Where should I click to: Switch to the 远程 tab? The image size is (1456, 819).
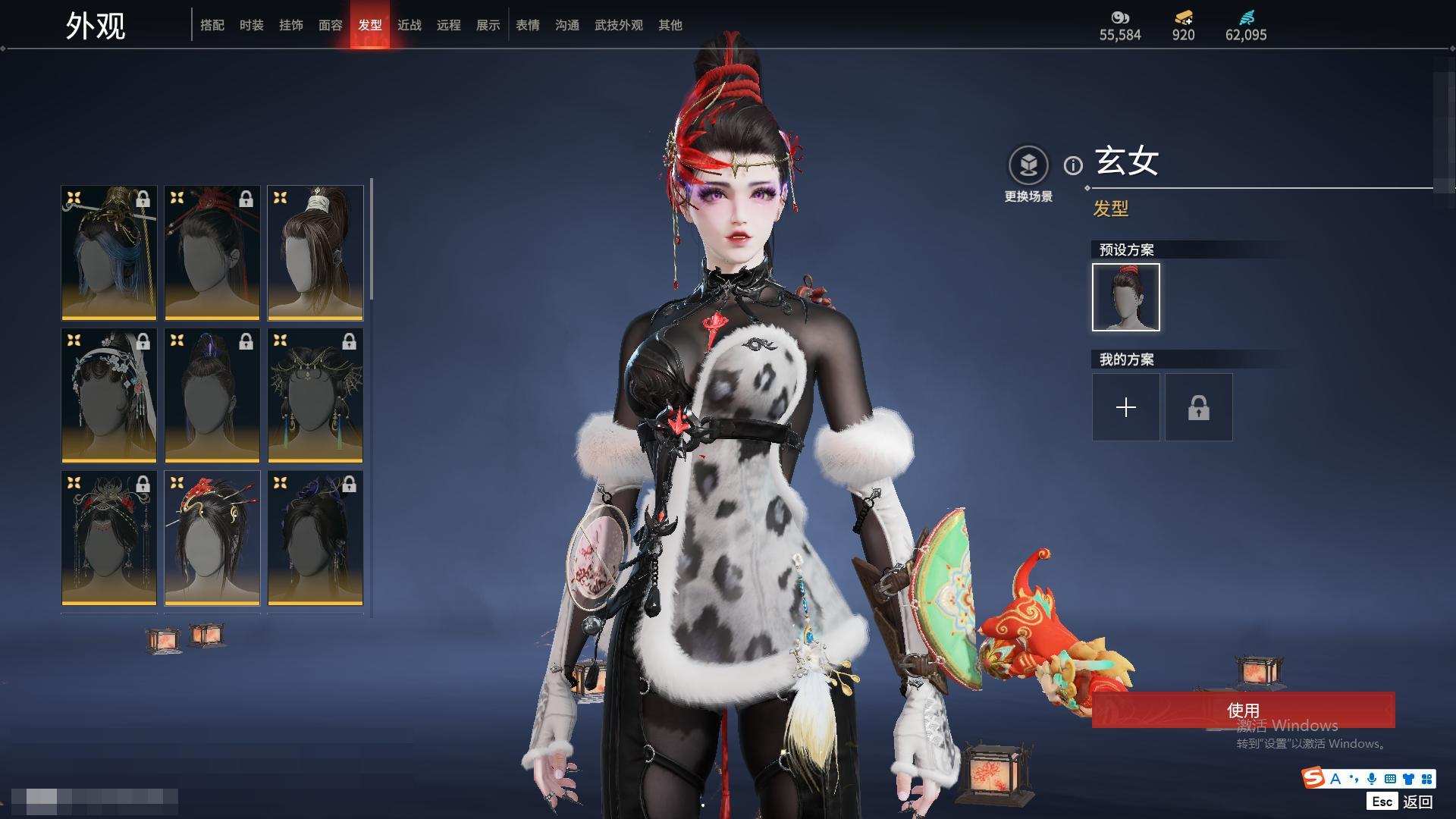point(448,25)
